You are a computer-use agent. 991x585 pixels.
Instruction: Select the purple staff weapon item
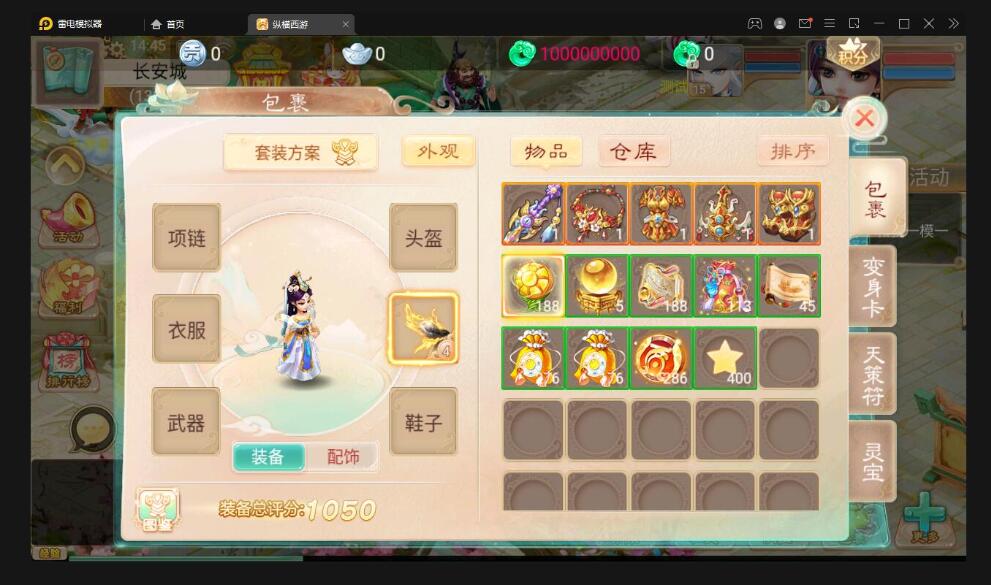[533, 214]
